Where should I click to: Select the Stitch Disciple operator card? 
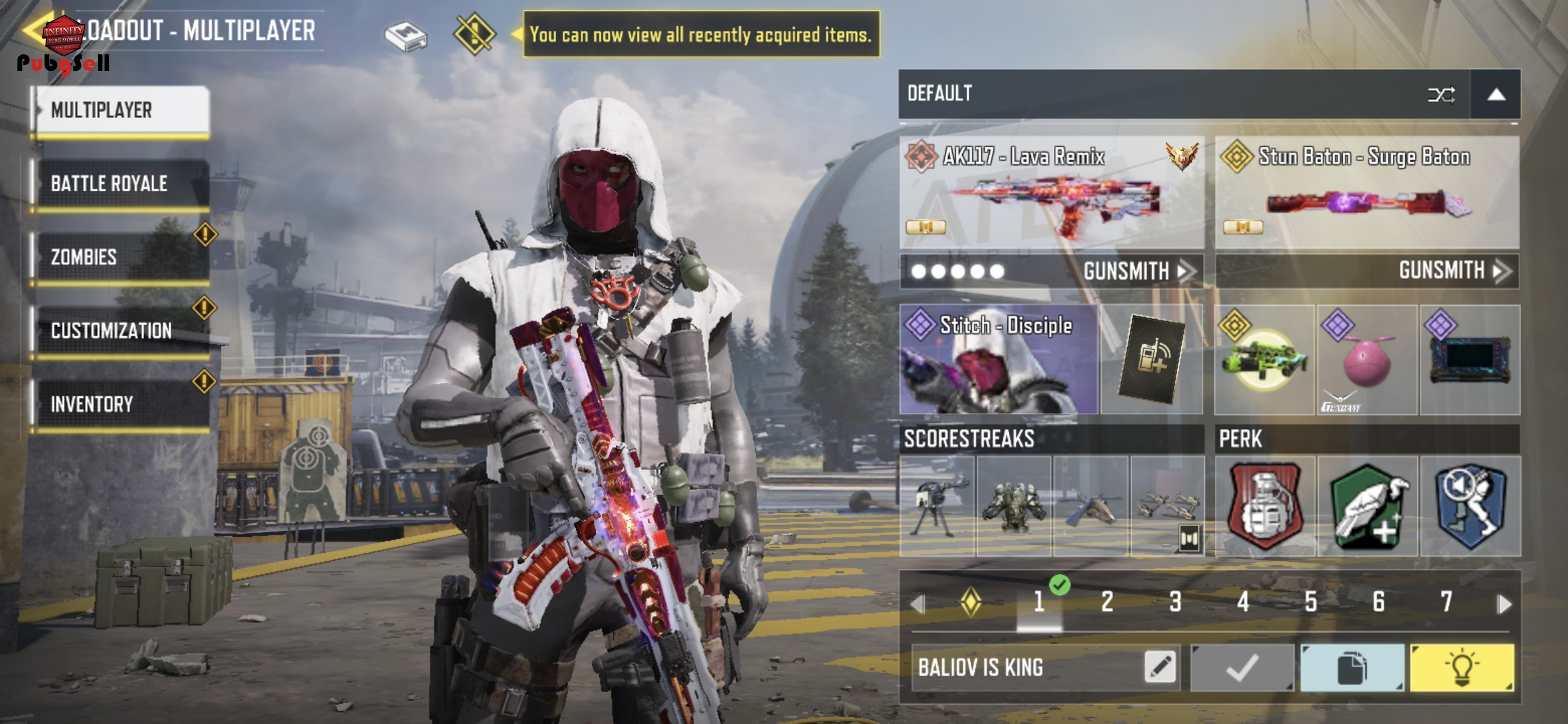998,360
